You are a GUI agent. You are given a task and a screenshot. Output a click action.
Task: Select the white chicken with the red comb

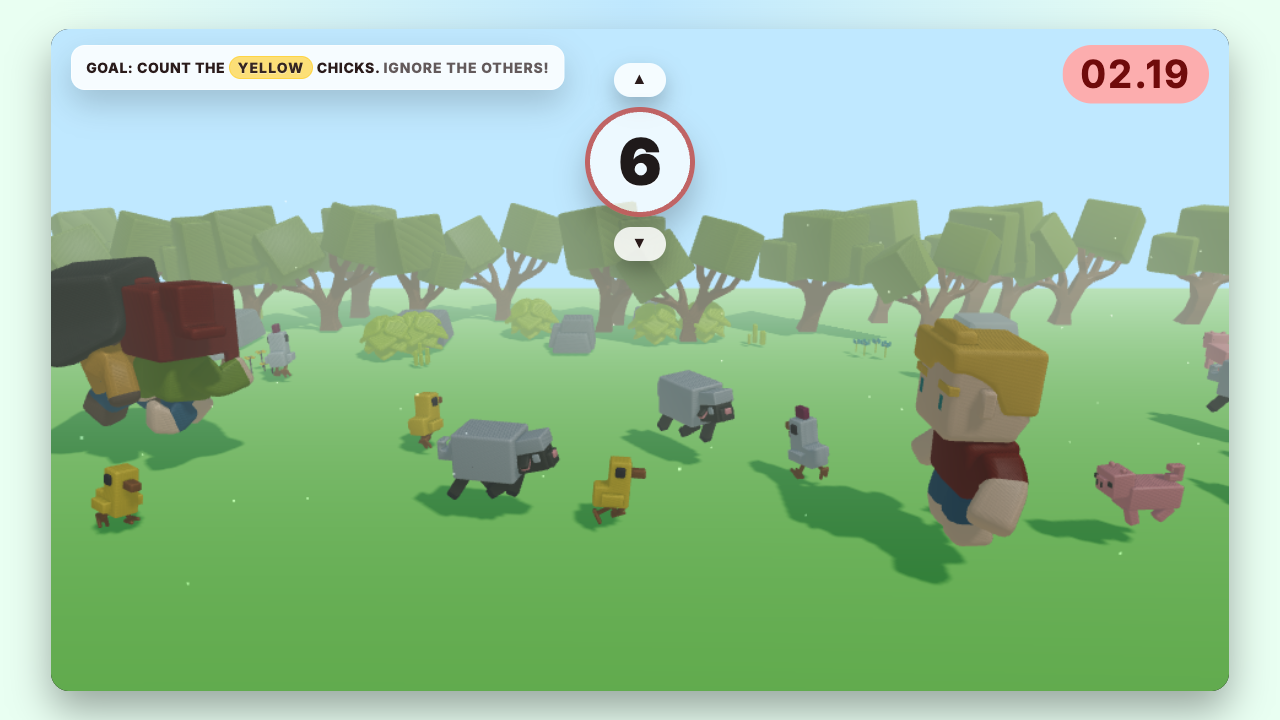808,440
